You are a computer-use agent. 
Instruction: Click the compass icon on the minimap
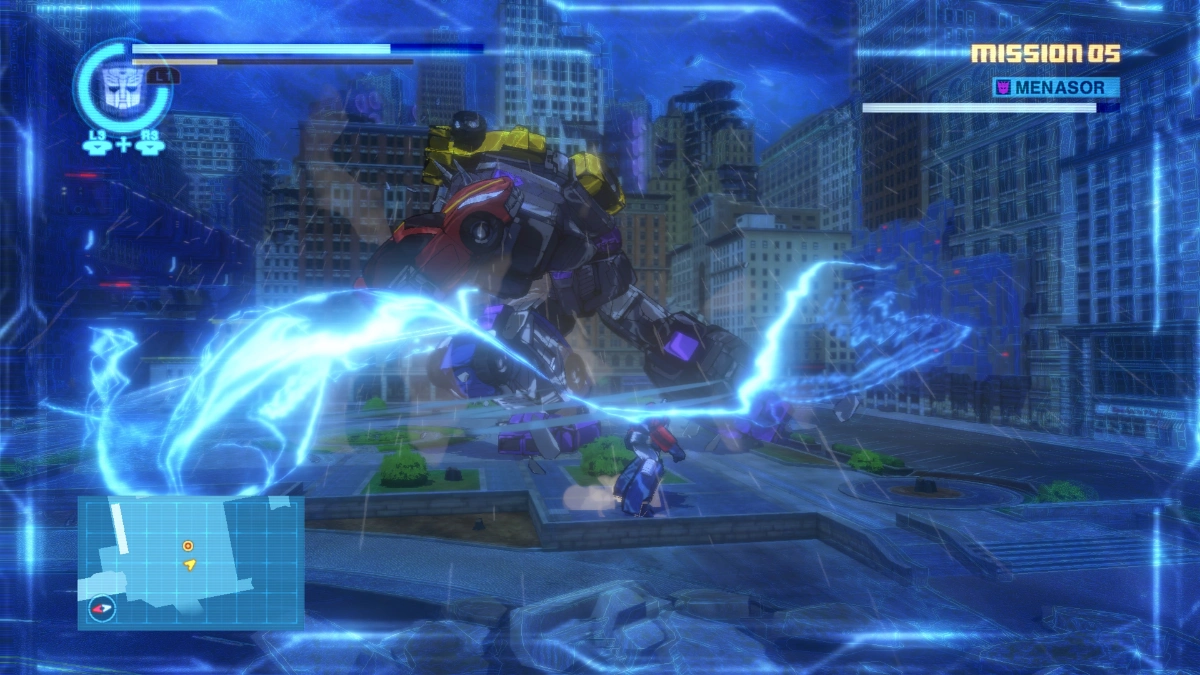[x=101, y=608]
